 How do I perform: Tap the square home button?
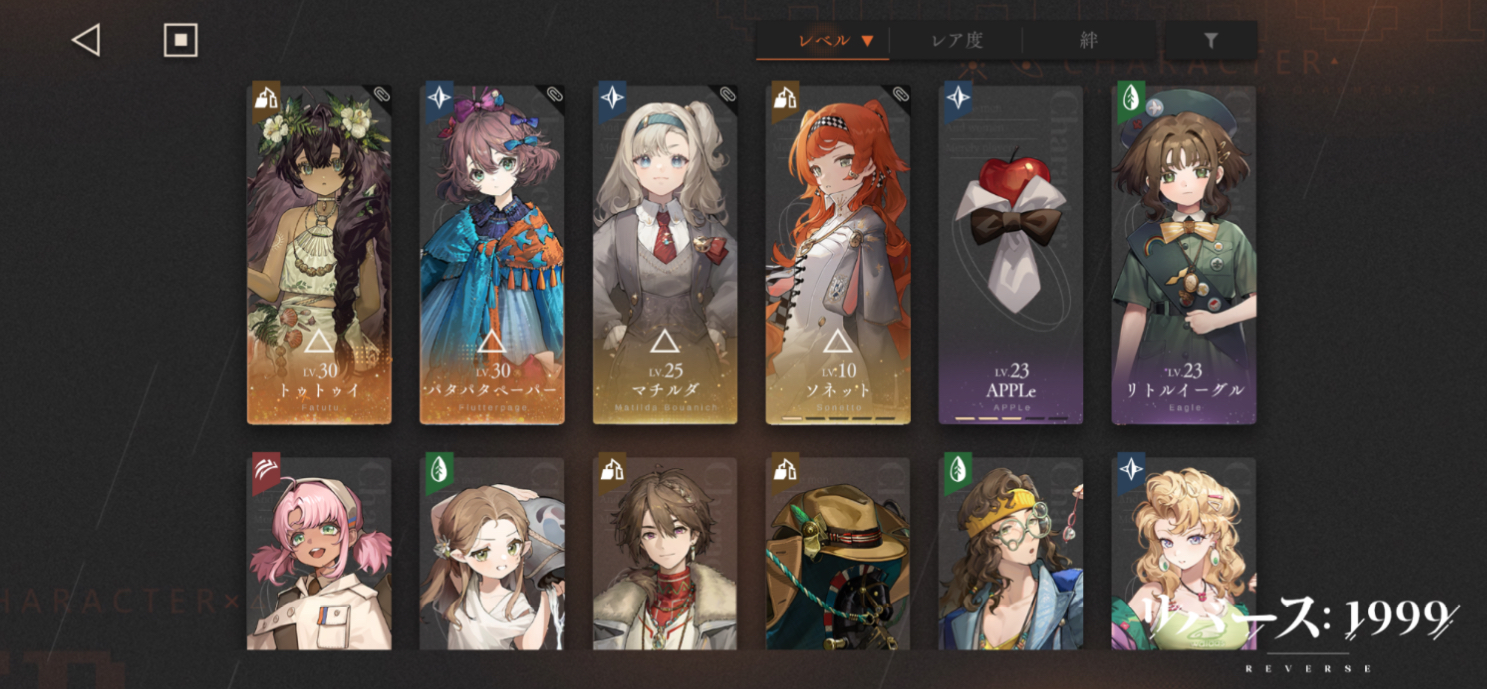coord(181,40)
